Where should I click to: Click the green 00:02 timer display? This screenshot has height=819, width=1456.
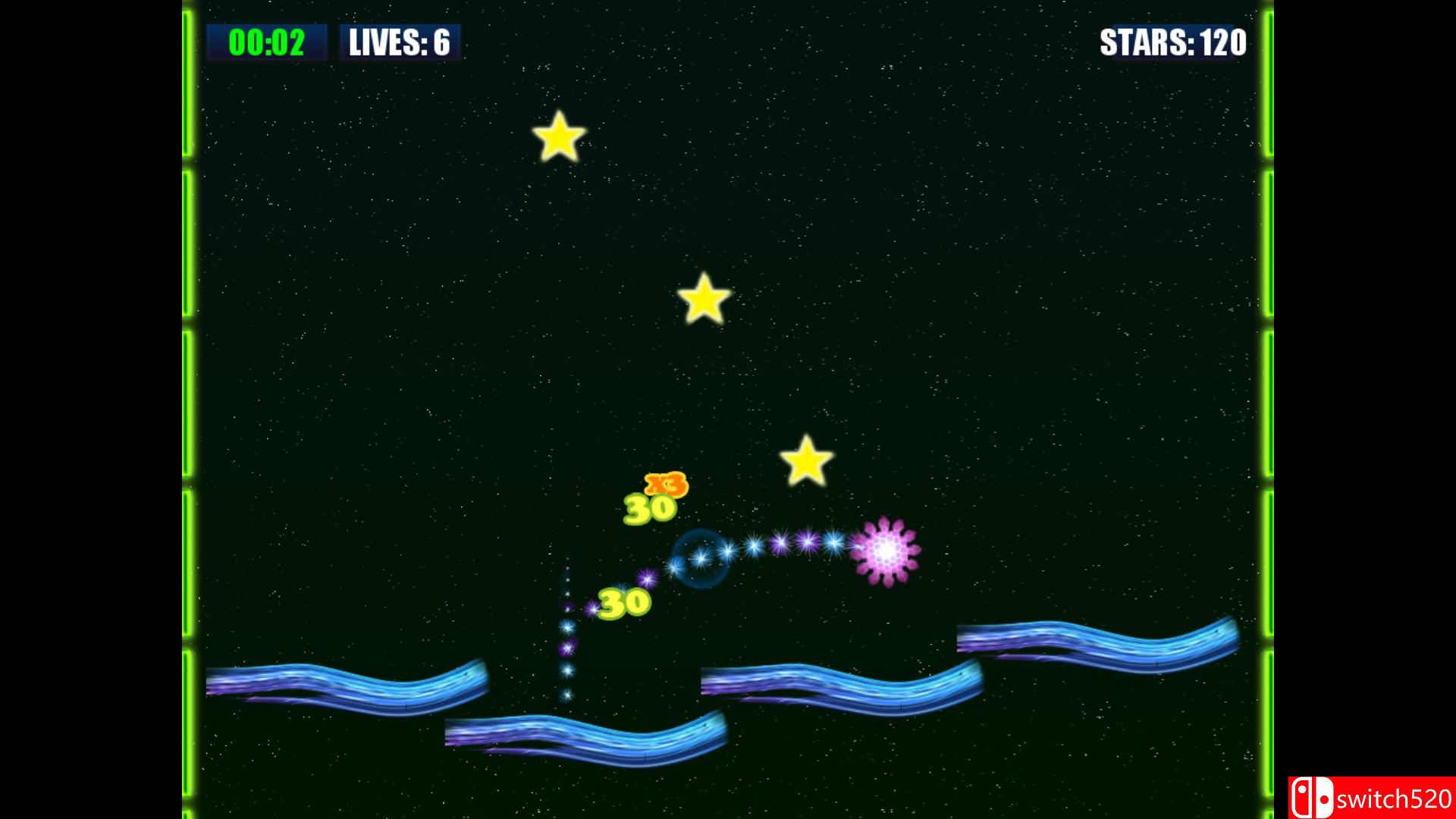coord(267,42)
